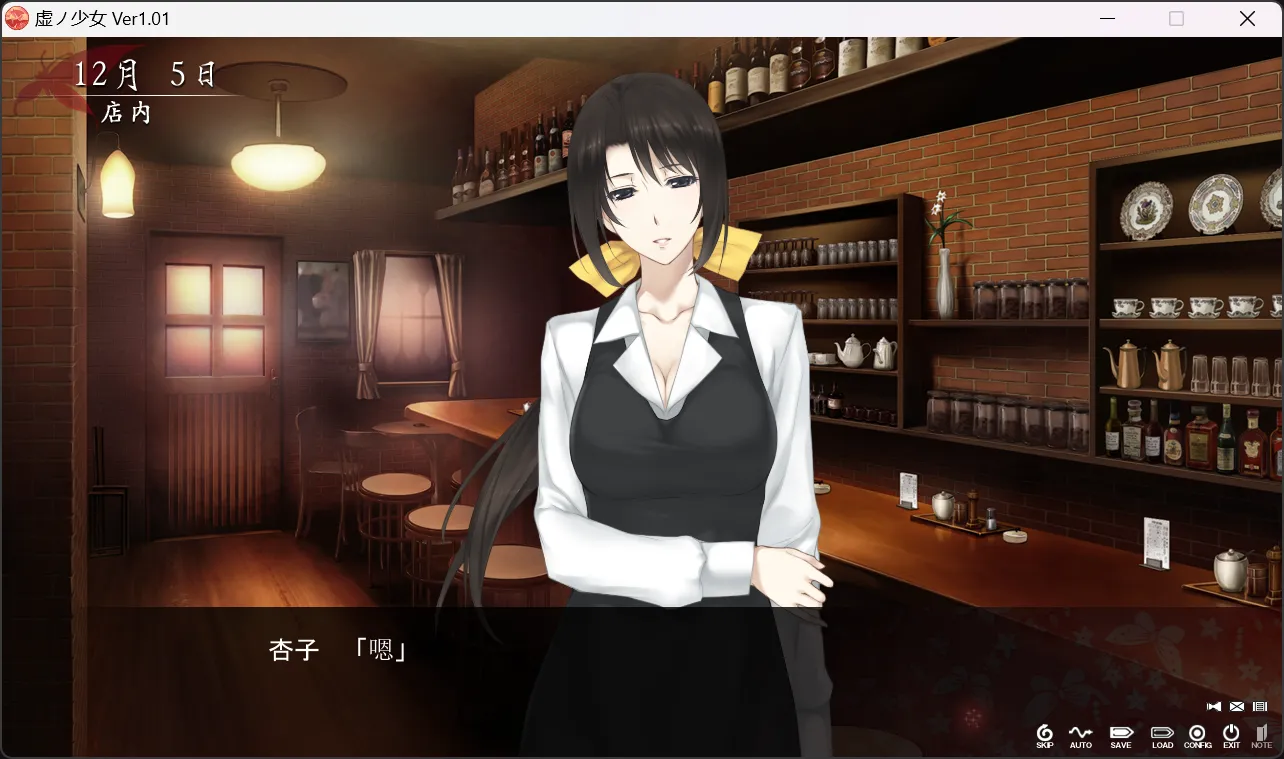Screen dimensions: 1284x759
Task: Open the load screen via the LOAD icon
Action: pyautogui.click(x=1161, y=735)
